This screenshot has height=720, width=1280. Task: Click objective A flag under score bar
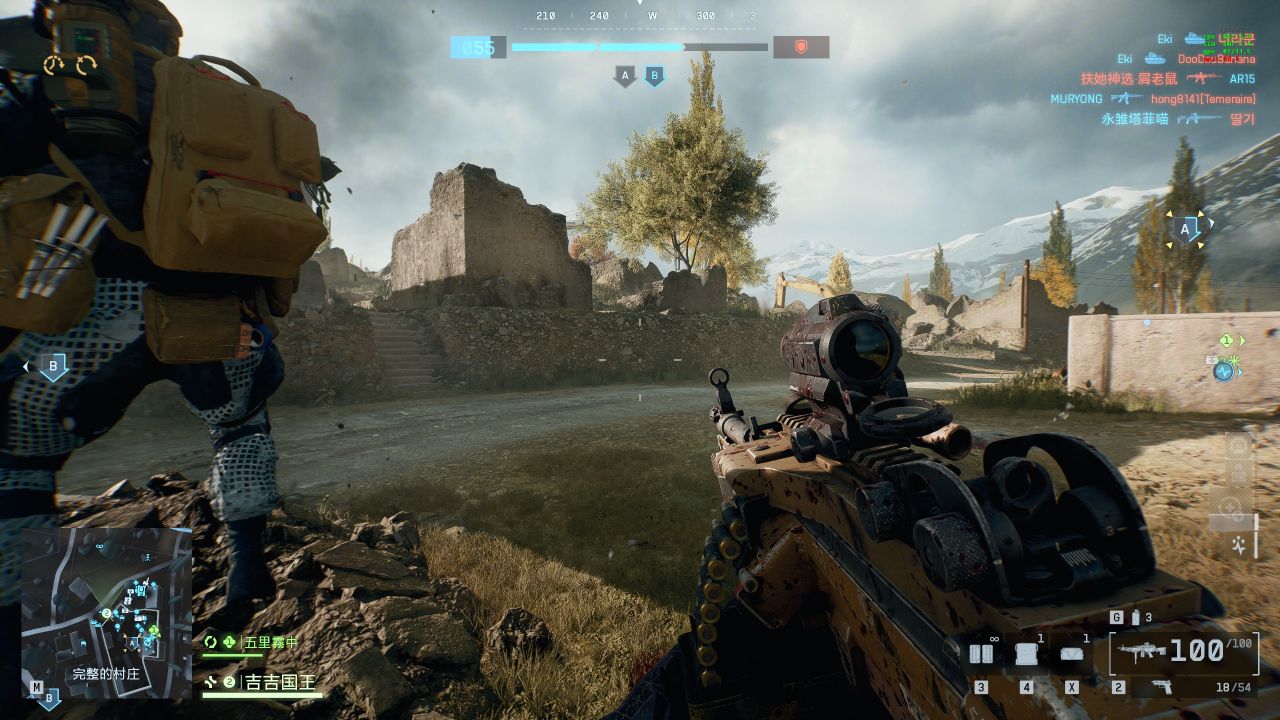pyautogui.click(x=626, y=75)
